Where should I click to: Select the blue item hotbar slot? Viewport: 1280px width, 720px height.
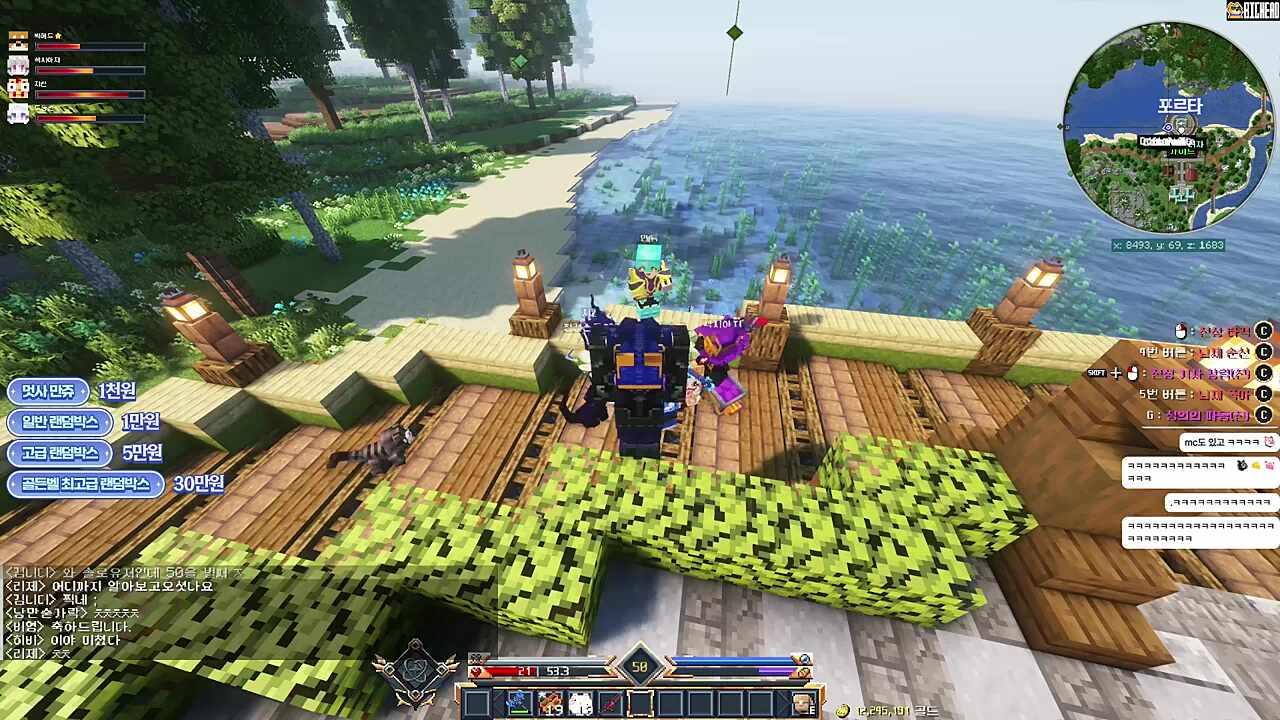point(517,703)
